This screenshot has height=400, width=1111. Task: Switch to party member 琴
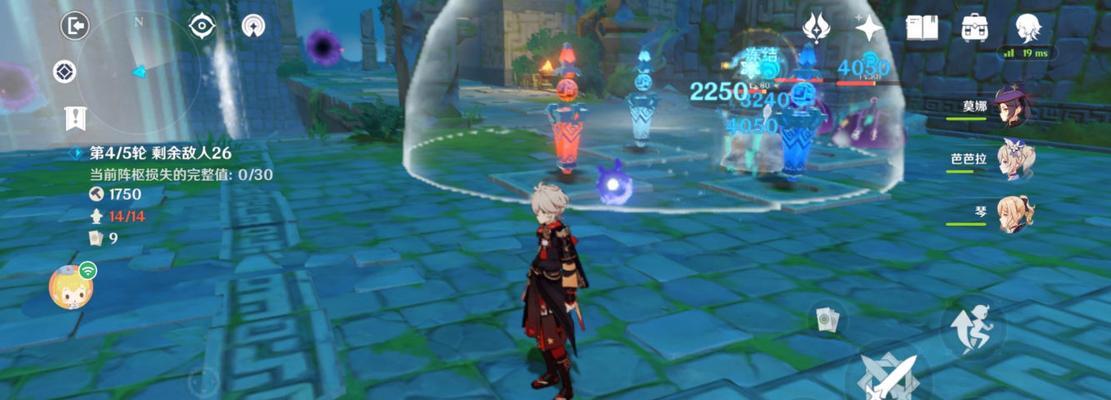click(1014, 213)
